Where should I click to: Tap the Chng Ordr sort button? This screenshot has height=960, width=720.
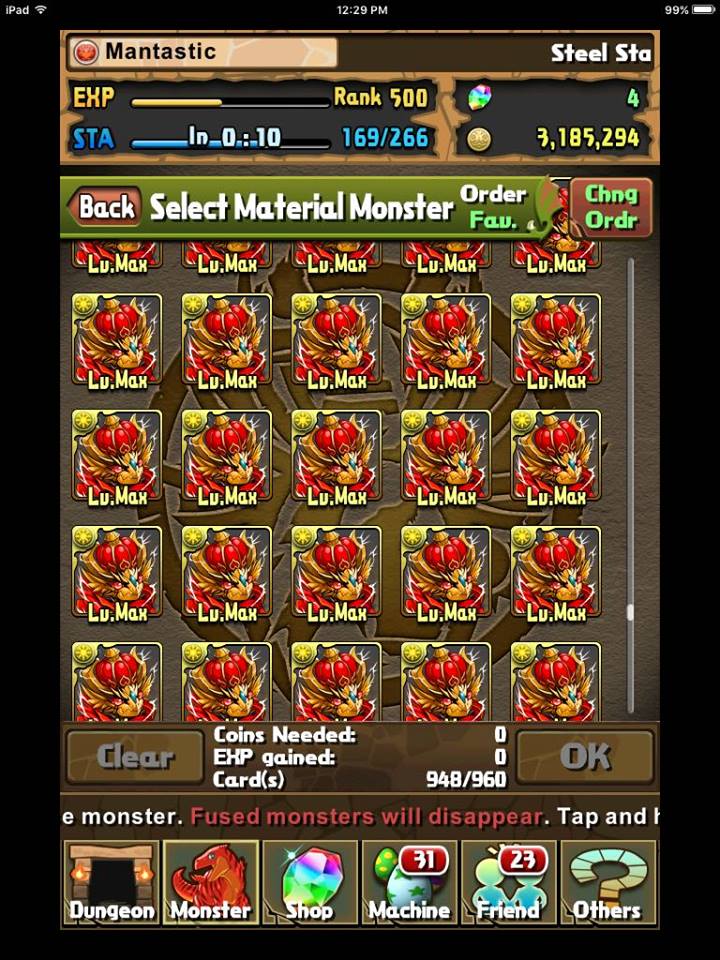[611, 207]
